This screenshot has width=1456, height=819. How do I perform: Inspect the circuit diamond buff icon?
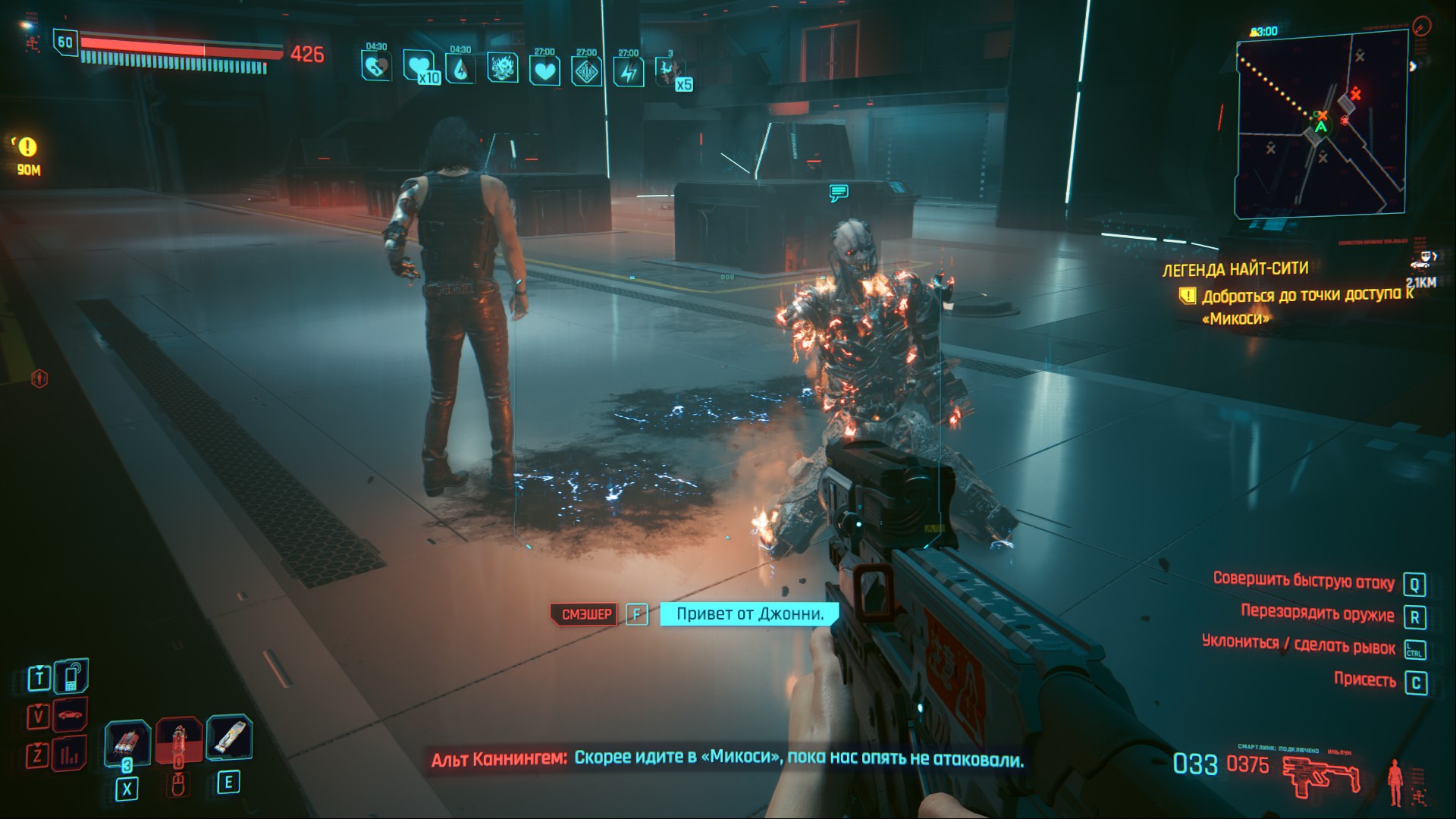(586, 71)
